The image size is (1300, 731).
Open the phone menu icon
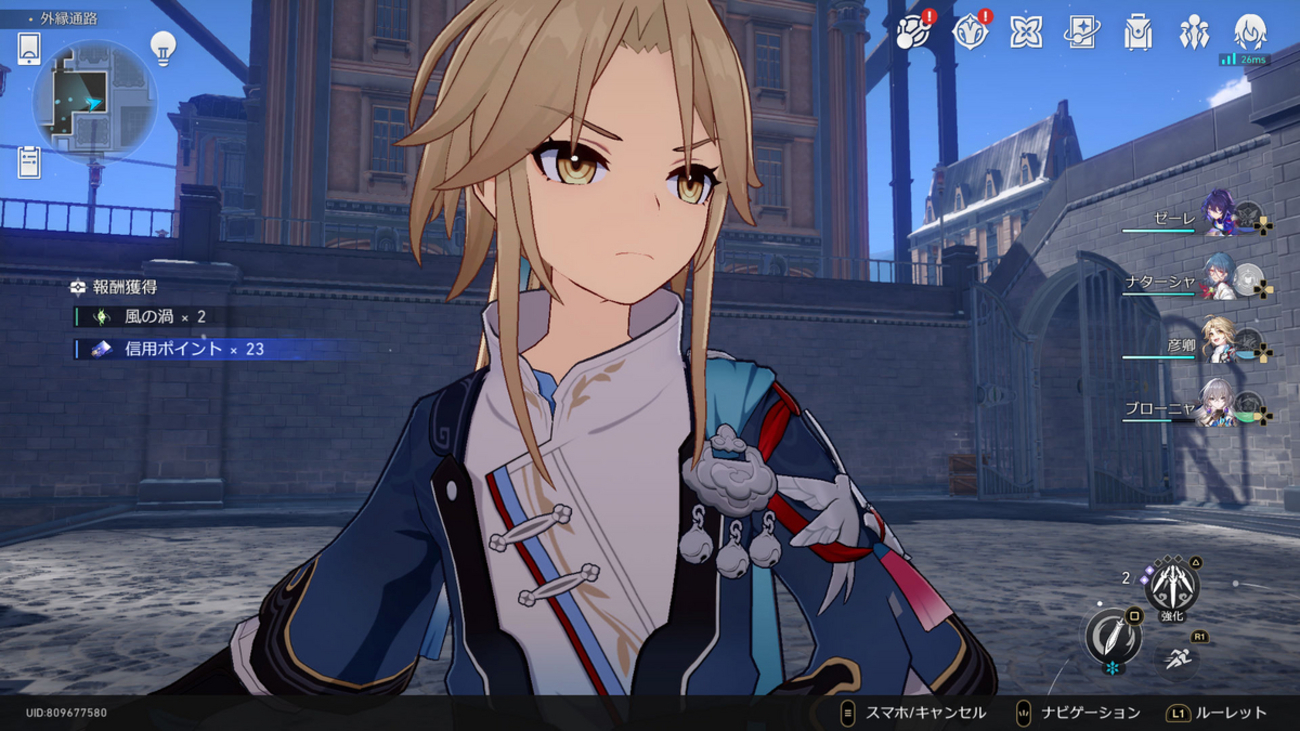(x=29, y=49)
